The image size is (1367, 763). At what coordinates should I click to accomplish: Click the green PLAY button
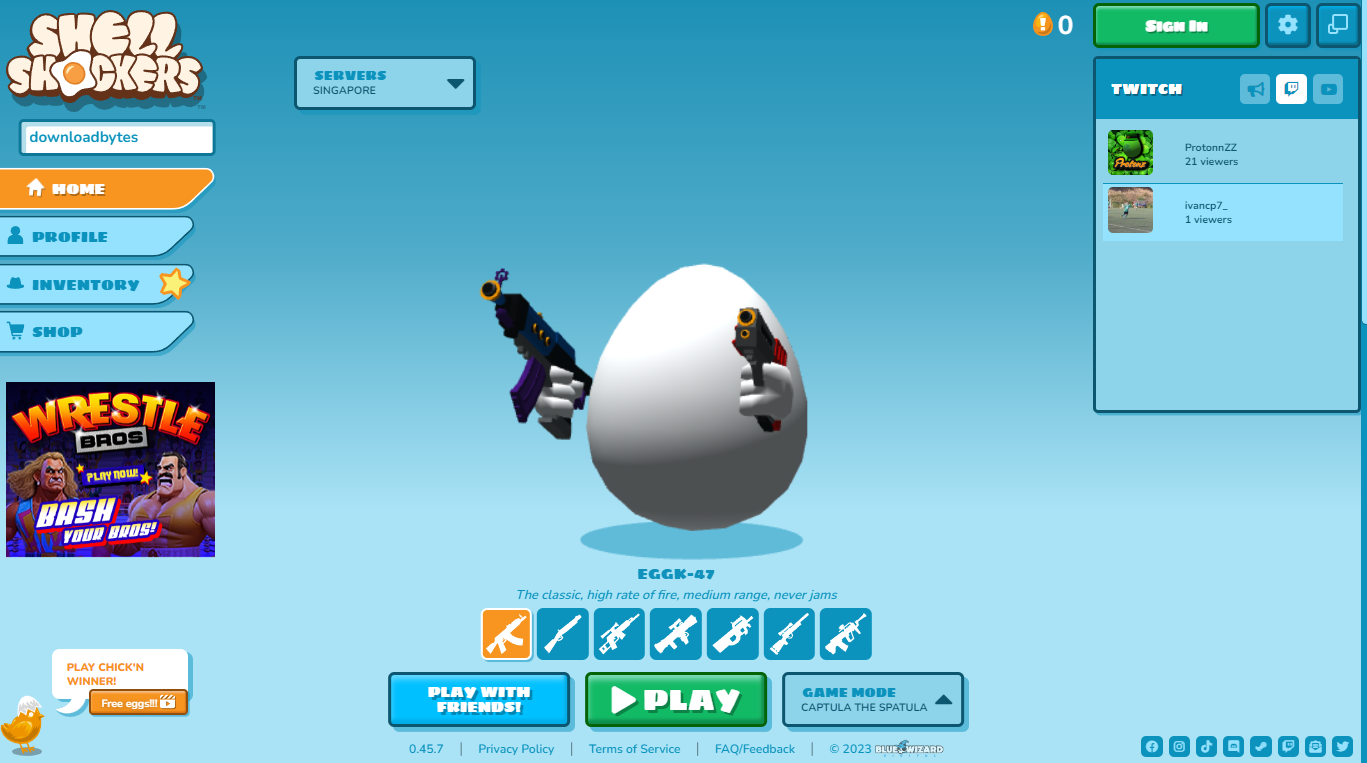click(x=676, y=699)
